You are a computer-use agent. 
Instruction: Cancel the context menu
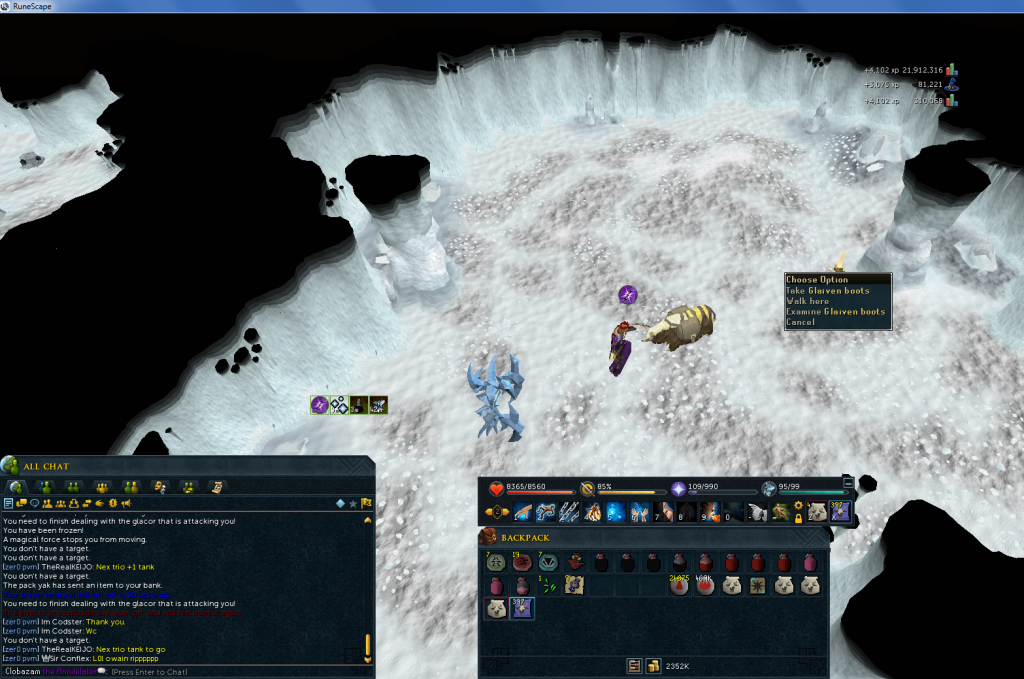[x=801, y=323]
